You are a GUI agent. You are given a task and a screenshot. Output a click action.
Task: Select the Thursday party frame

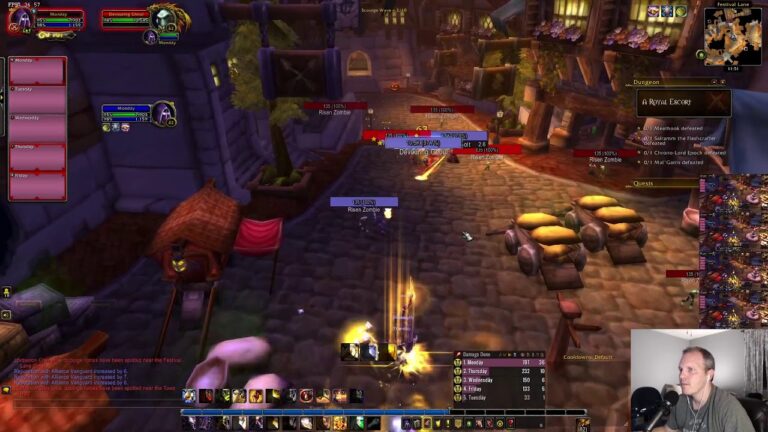tap(38, 157)
